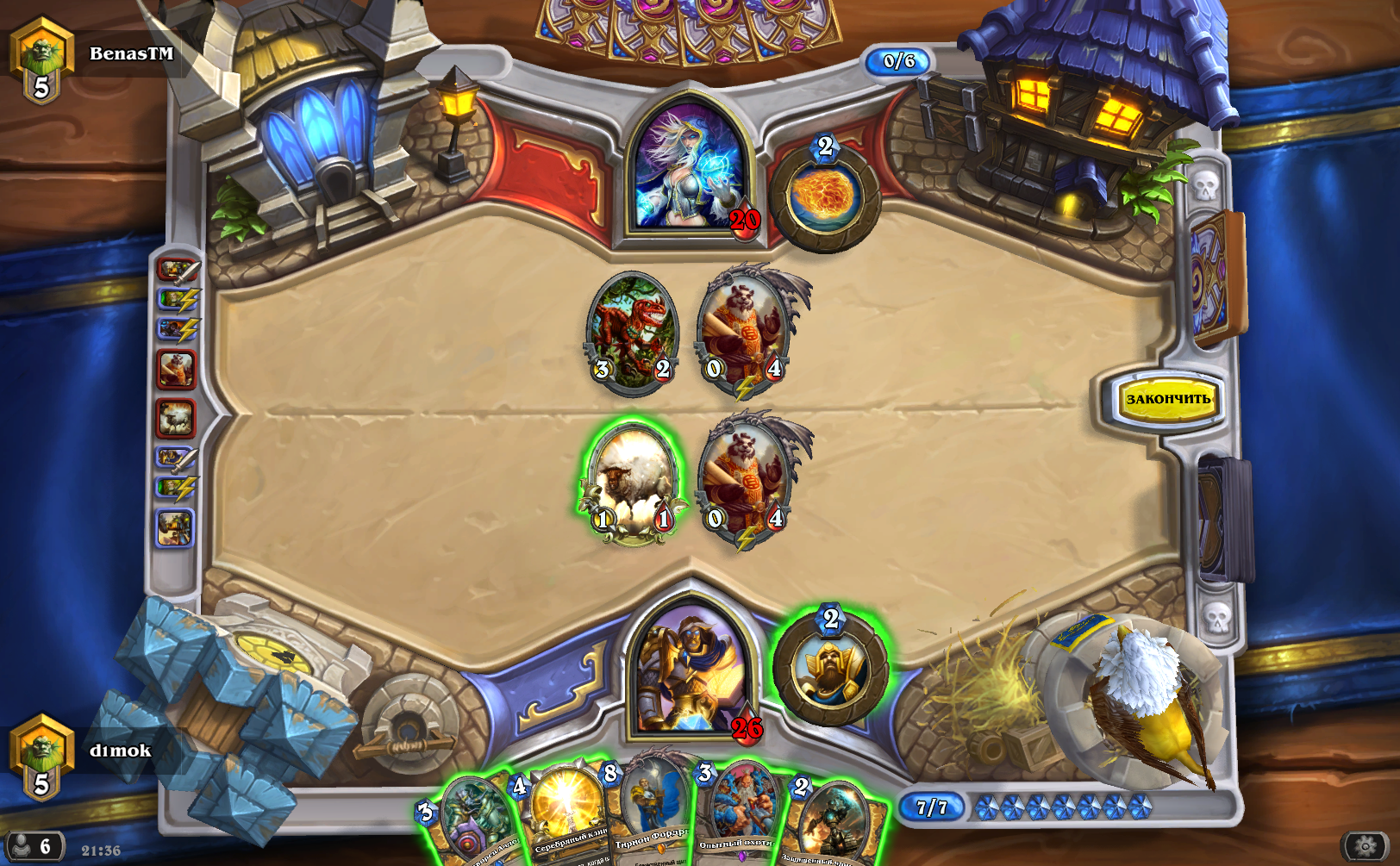The height and width of the screenshot is (866, 1400).
Task: Click the BenasTM opponent nameplate
Action: pyautogui.click(x=131, y=53)
